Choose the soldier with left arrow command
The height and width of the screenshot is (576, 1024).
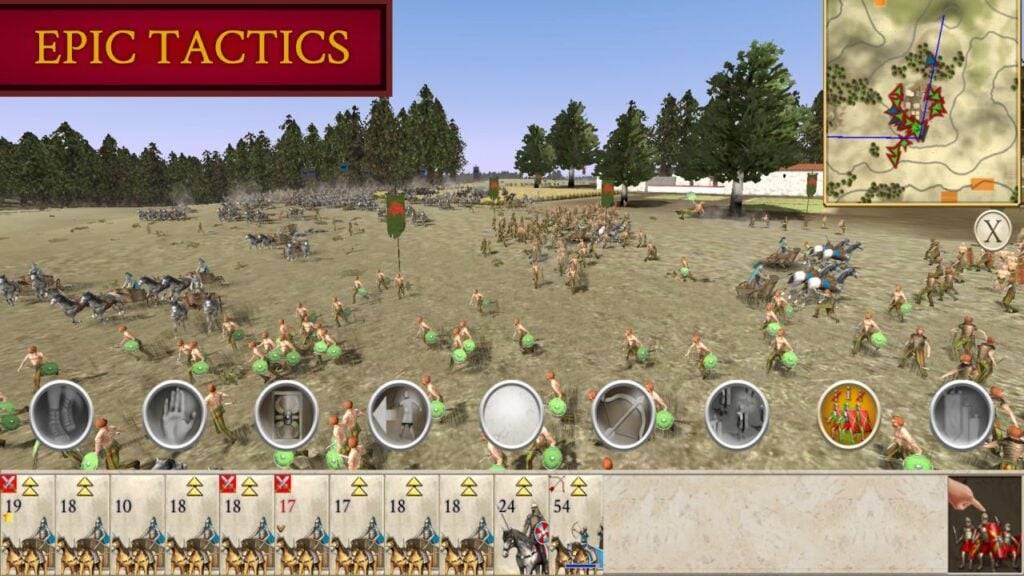[x=399, y=414]
